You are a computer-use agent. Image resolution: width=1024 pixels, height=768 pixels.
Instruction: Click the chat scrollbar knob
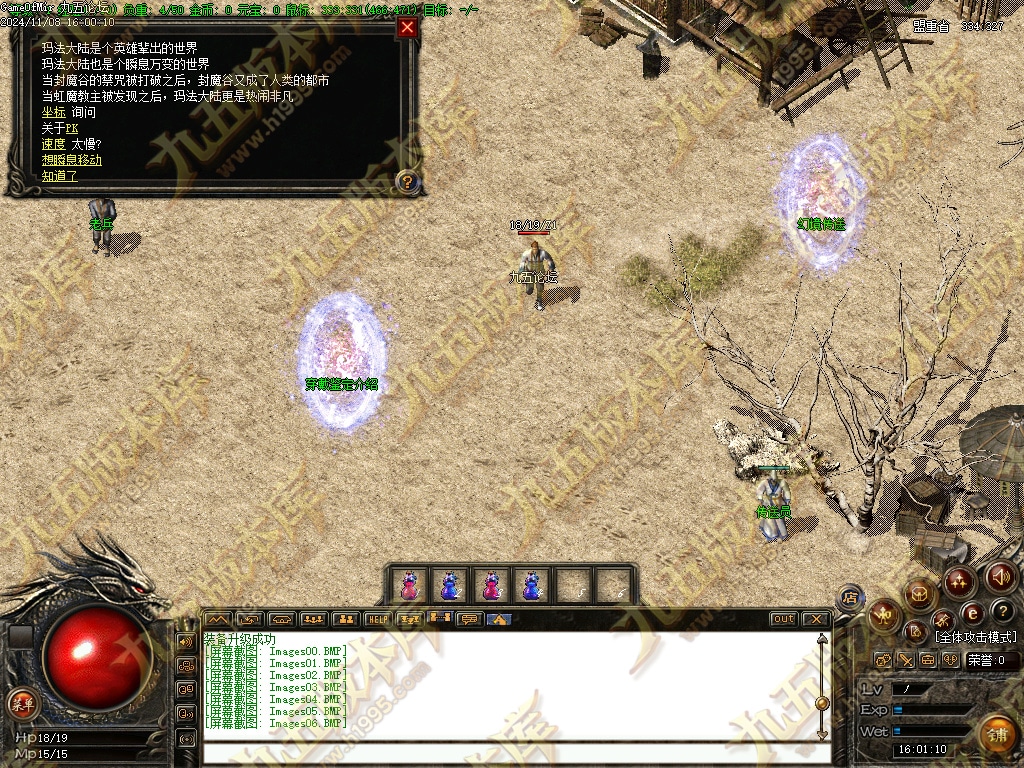click(822, 702)
